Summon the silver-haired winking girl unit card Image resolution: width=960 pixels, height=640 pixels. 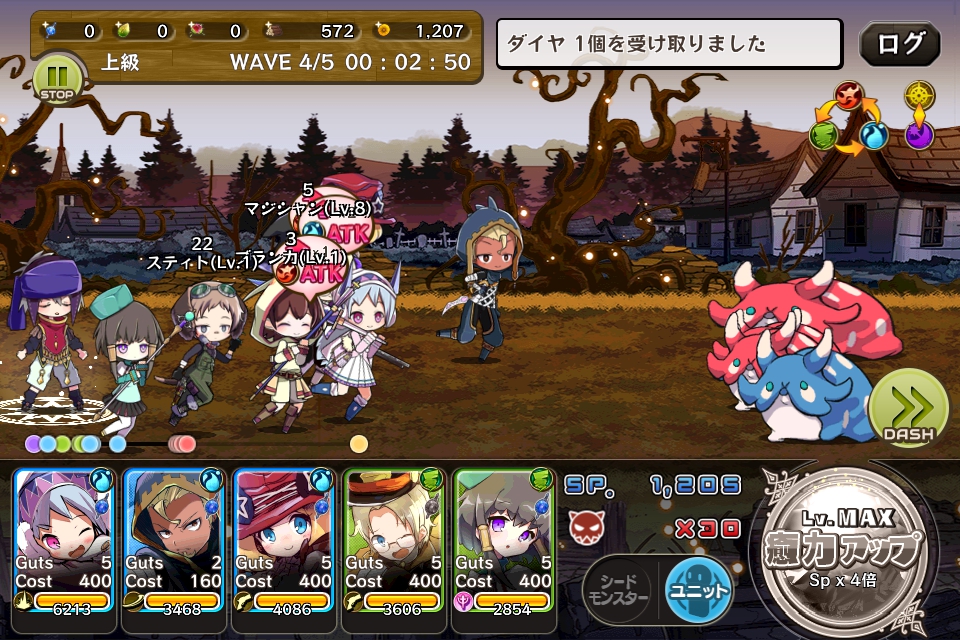[64, 540]
